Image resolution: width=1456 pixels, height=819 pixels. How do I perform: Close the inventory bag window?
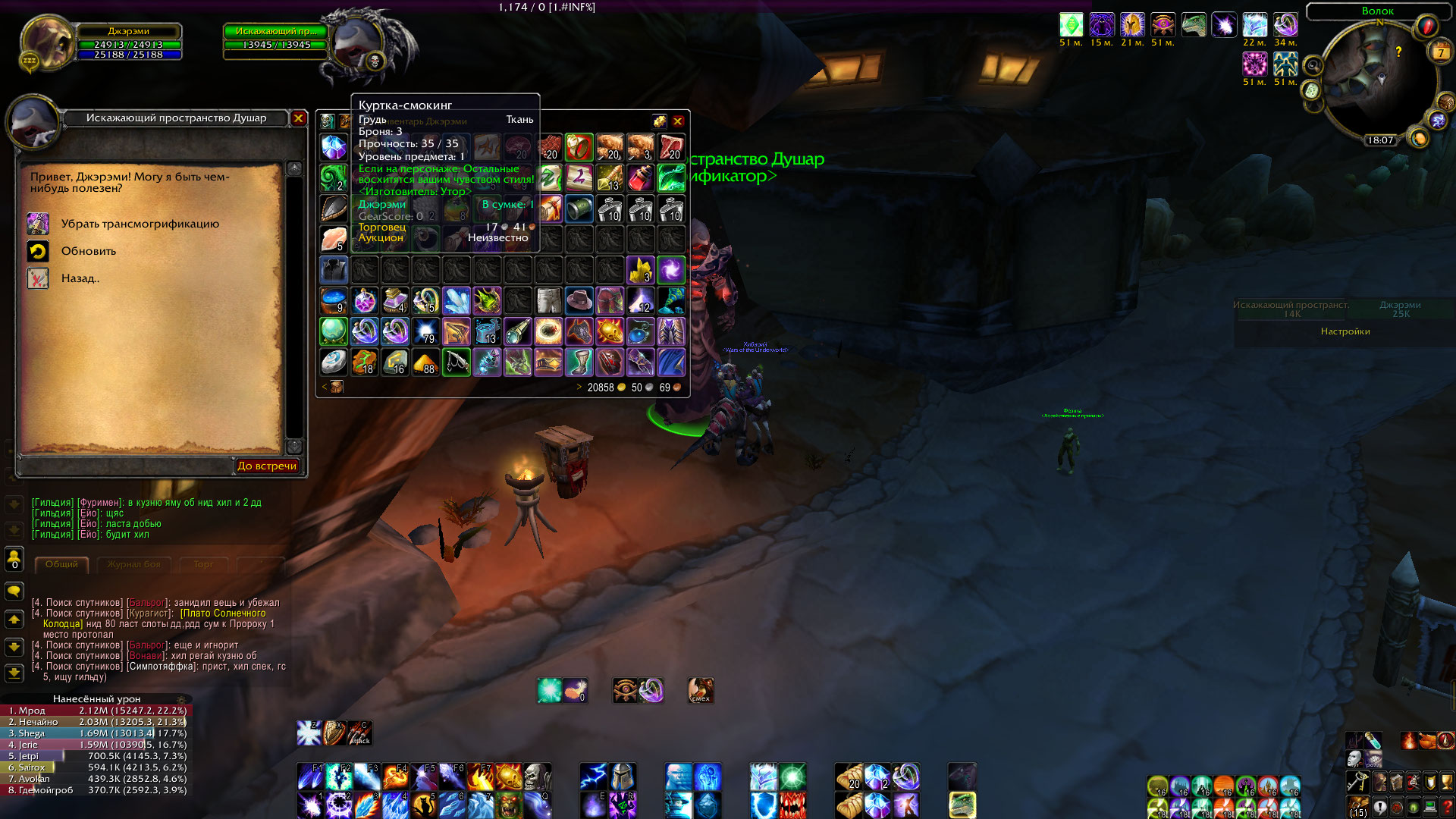[x=678, y=121]
